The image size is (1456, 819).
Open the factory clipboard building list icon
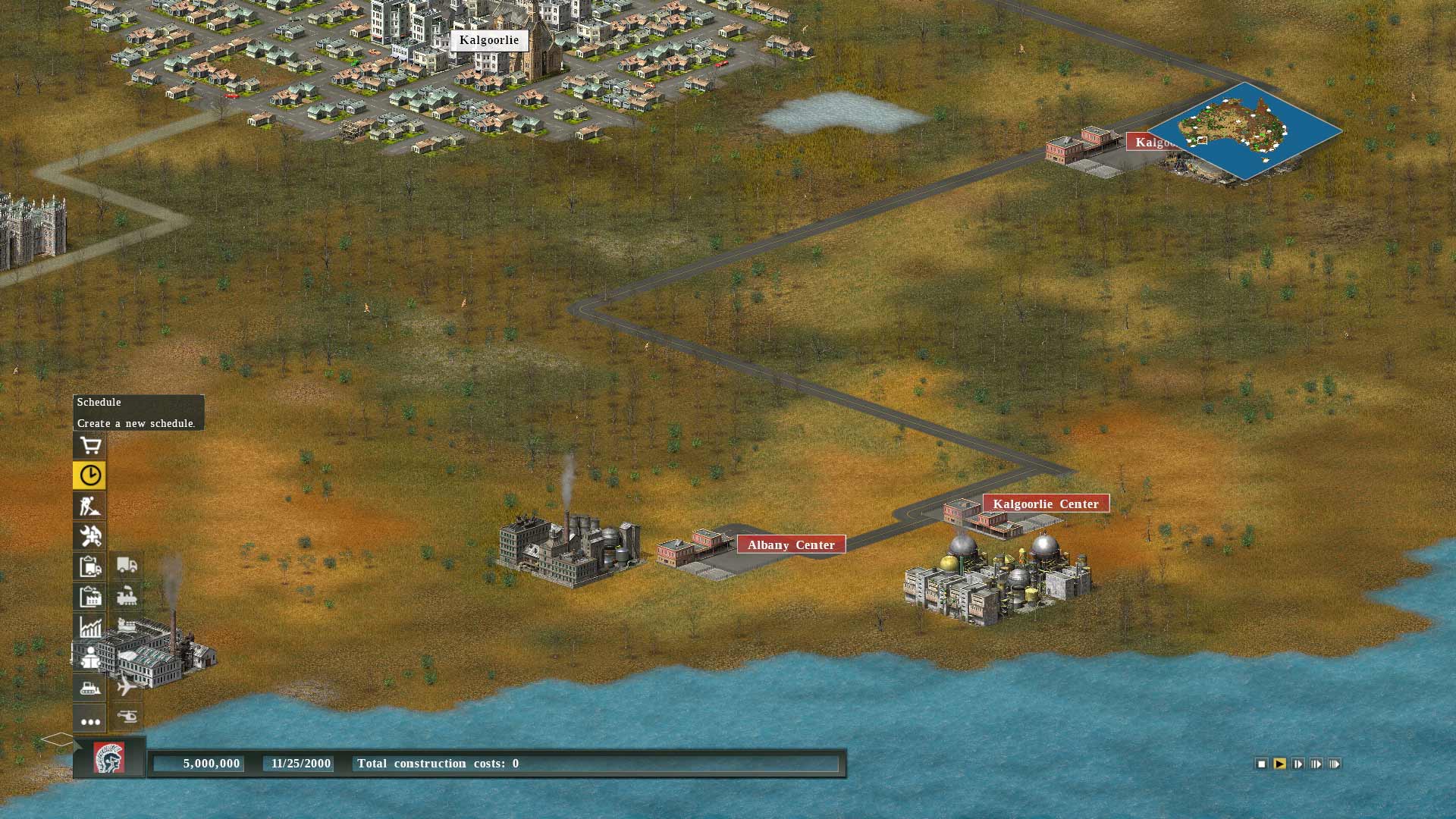pyautogui.click(x=89, y=598)
